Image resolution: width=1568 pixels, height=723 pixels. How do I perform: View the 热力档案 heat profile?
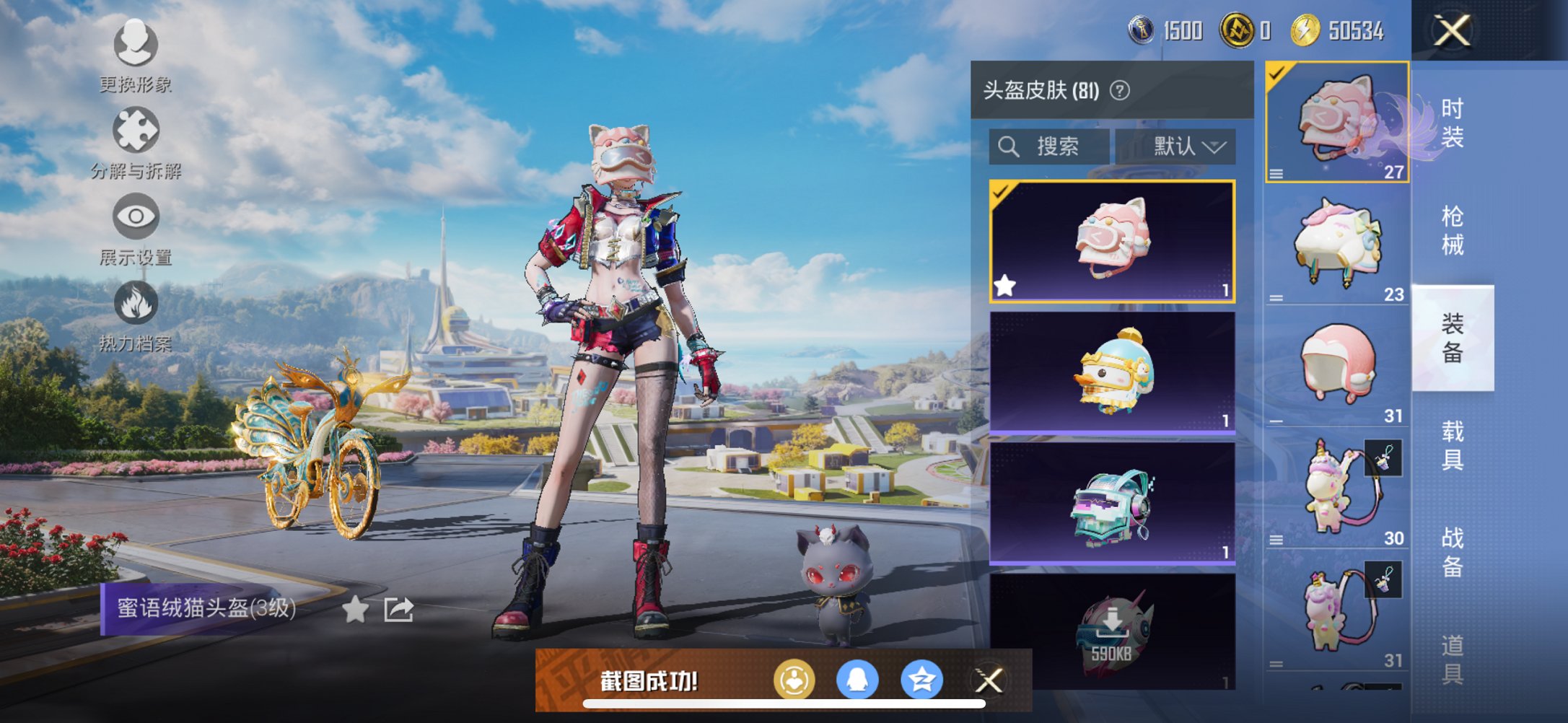coord(135,303)
